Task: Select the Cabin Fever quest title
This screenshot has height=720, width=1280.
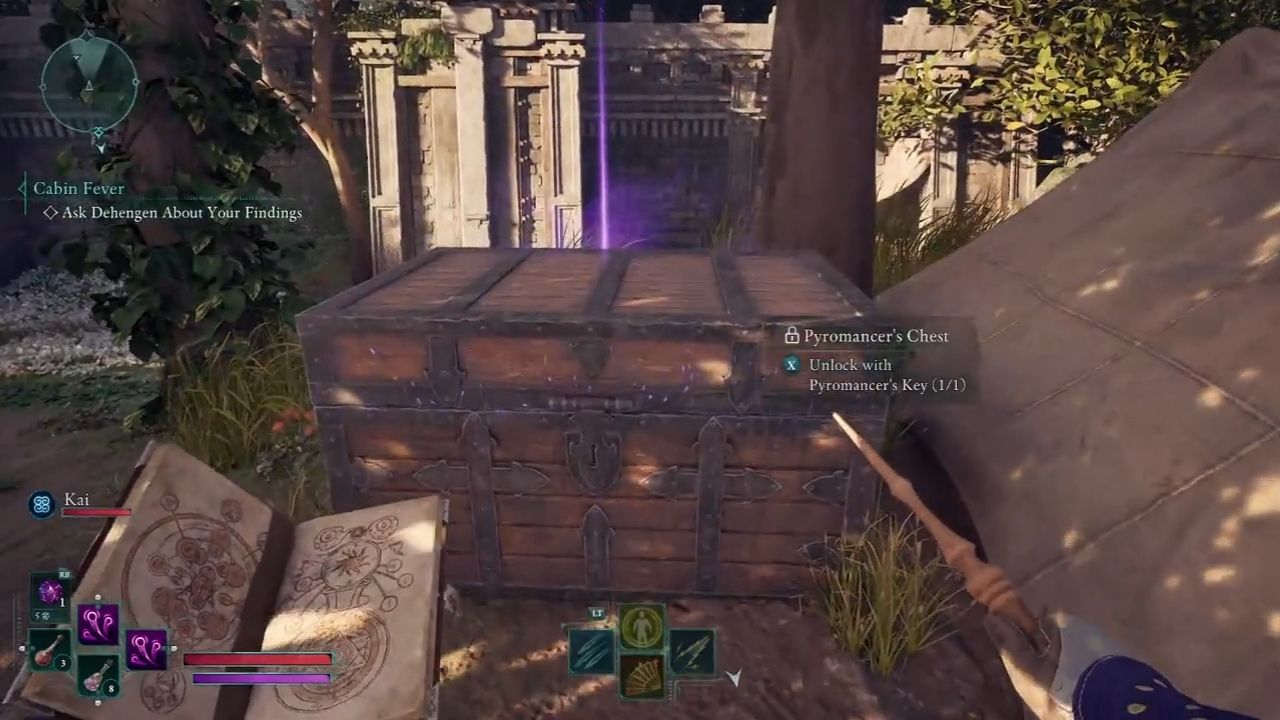Action: click(x=77, y=188)
